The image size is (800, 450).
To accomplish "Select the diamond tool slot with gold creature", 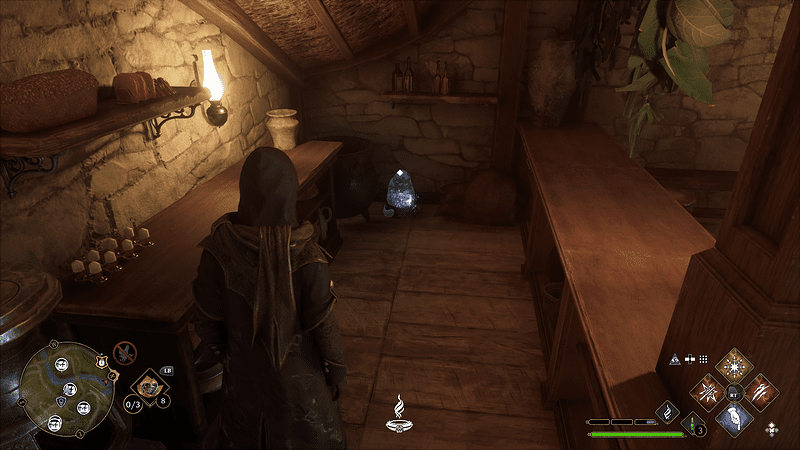I will (x=150, y=384).
